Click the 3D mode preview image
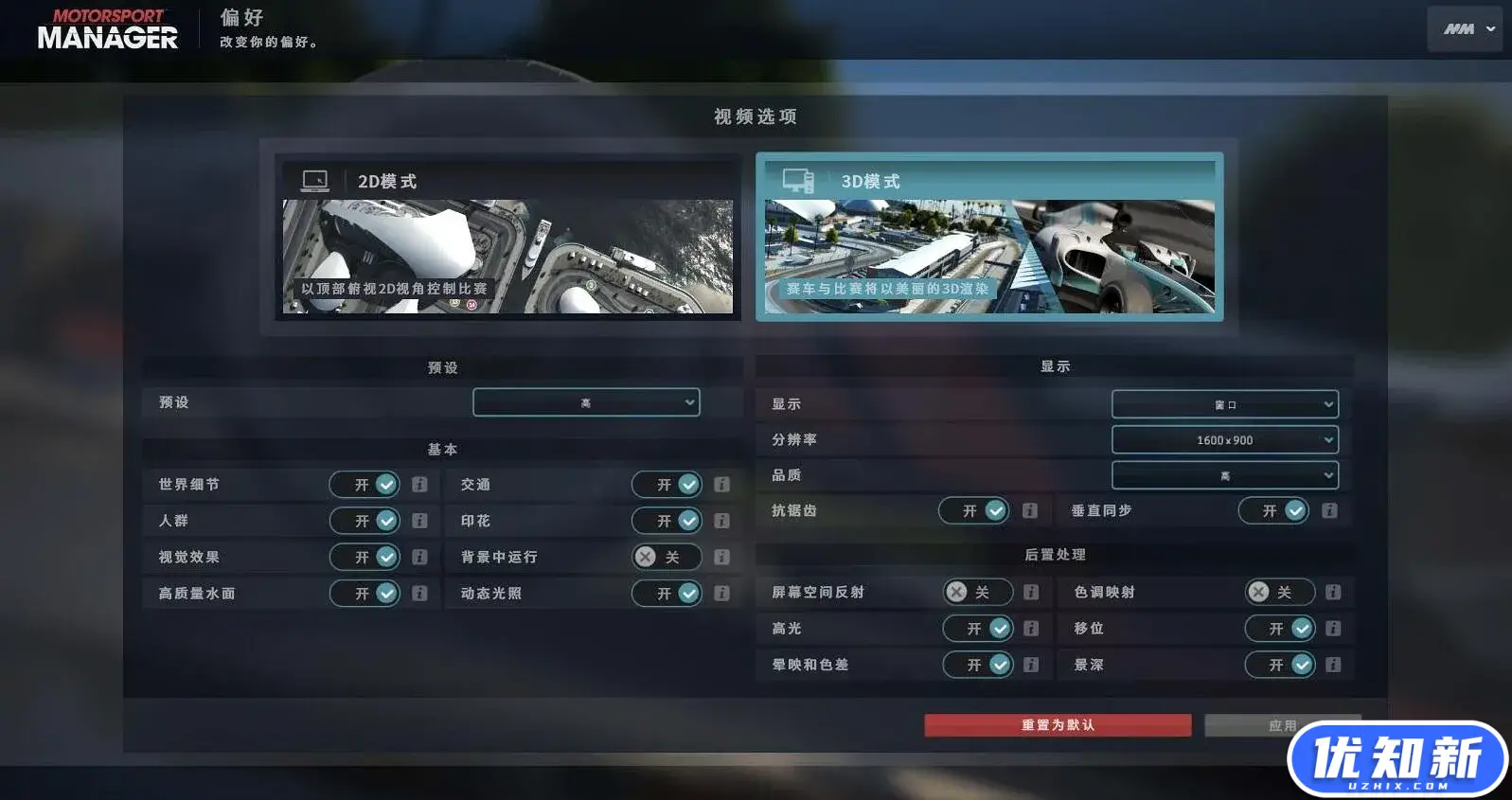The height and width of the screenshot is (800, 1512). click(x=990, y=254)
